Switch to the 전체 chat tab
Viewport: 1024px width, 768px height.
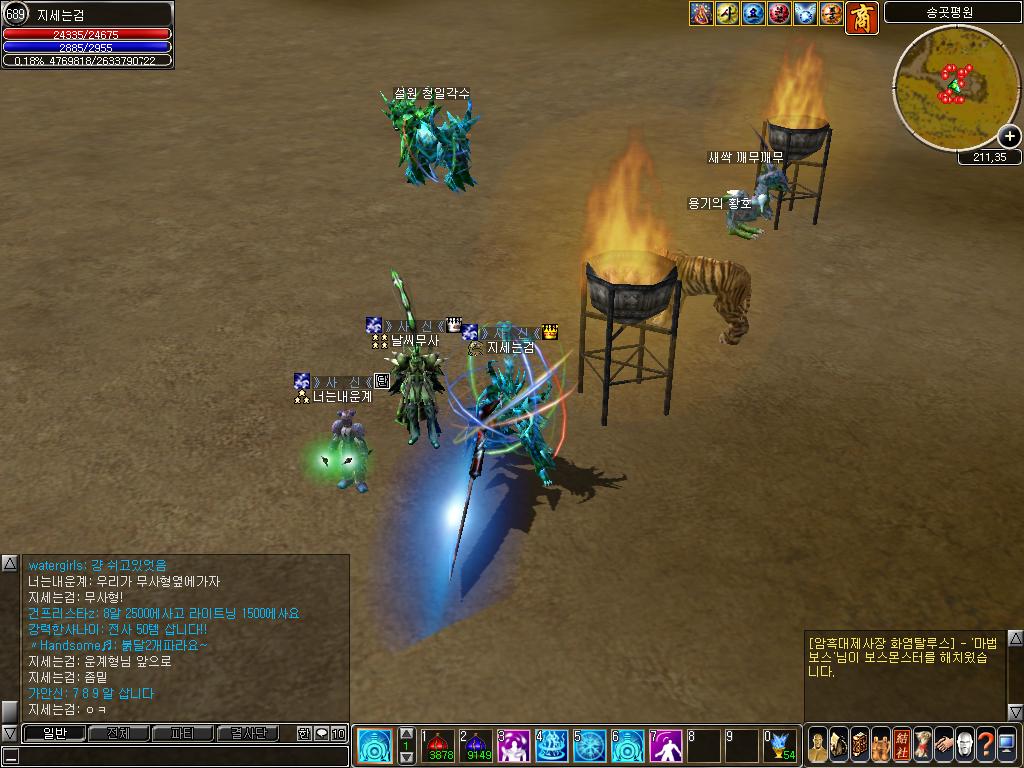pos(118,733)
